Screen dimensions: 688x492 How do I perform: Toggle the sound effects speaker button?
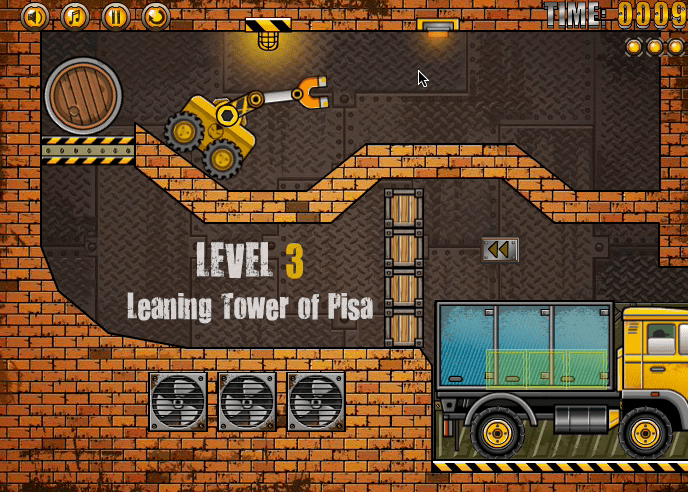[x=35, y=16]
